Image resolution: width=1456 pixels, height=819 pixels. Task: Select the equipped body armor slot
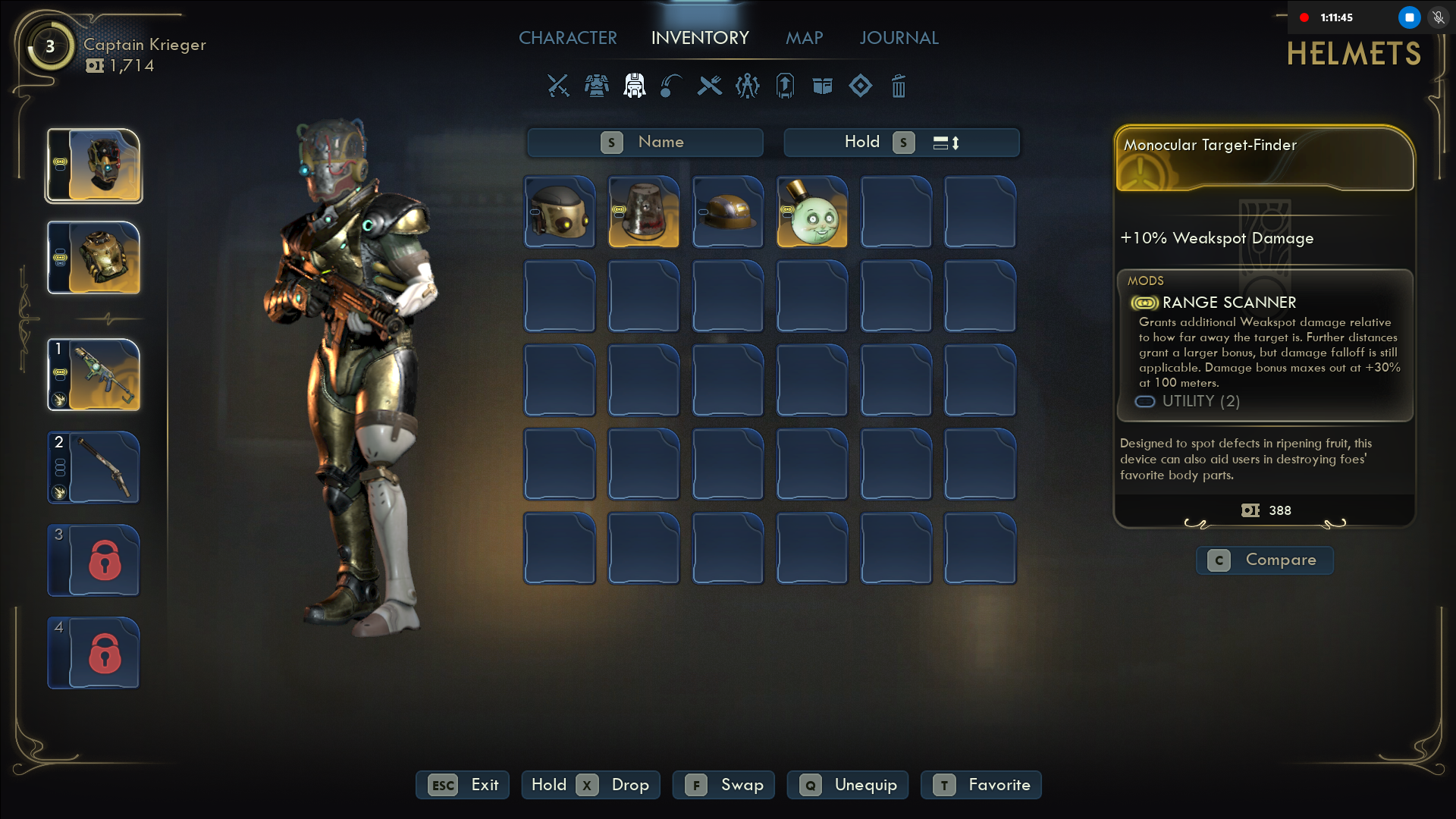(x=94, y=258)
